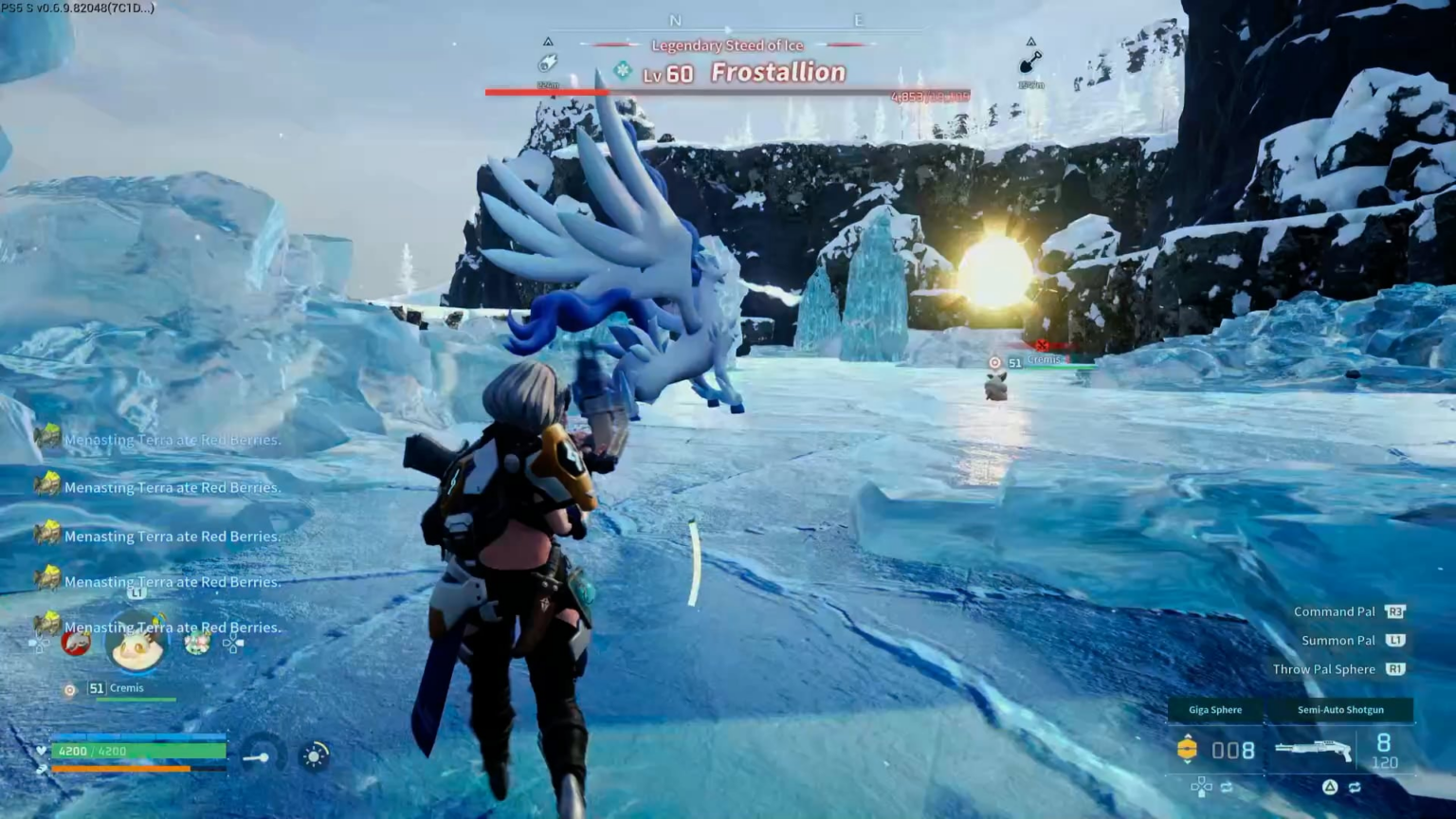
Task: Select the Giga Sphere slot
Action: (x=1215, y=710)
